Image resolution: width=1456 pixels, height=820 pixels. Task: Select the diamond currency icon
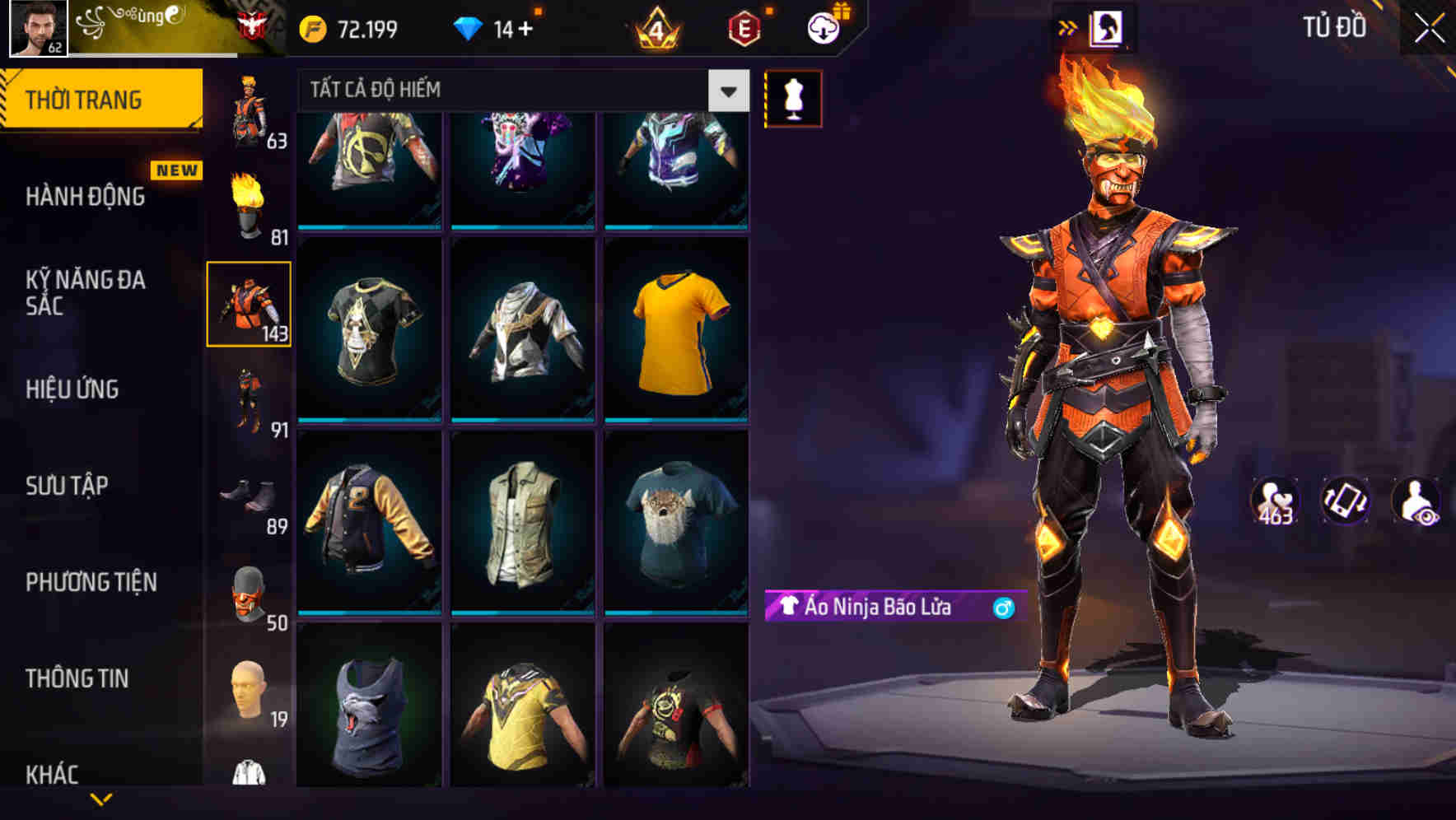472,27
